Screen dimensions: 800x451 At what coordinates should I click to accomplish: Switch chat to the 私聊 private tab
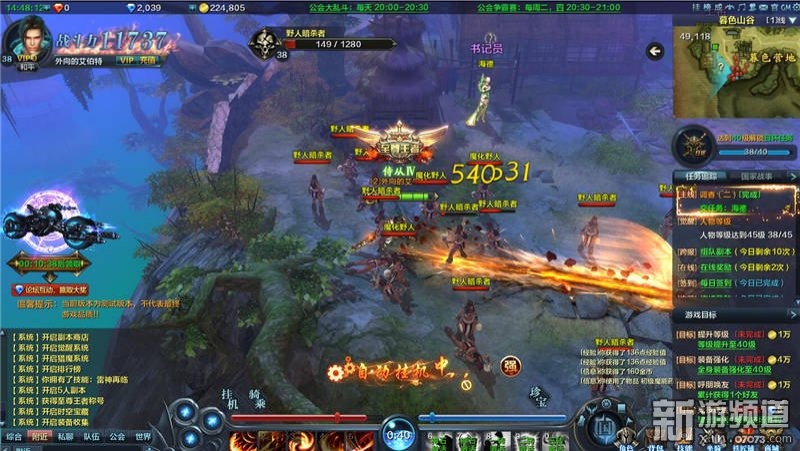click(65, 437)
